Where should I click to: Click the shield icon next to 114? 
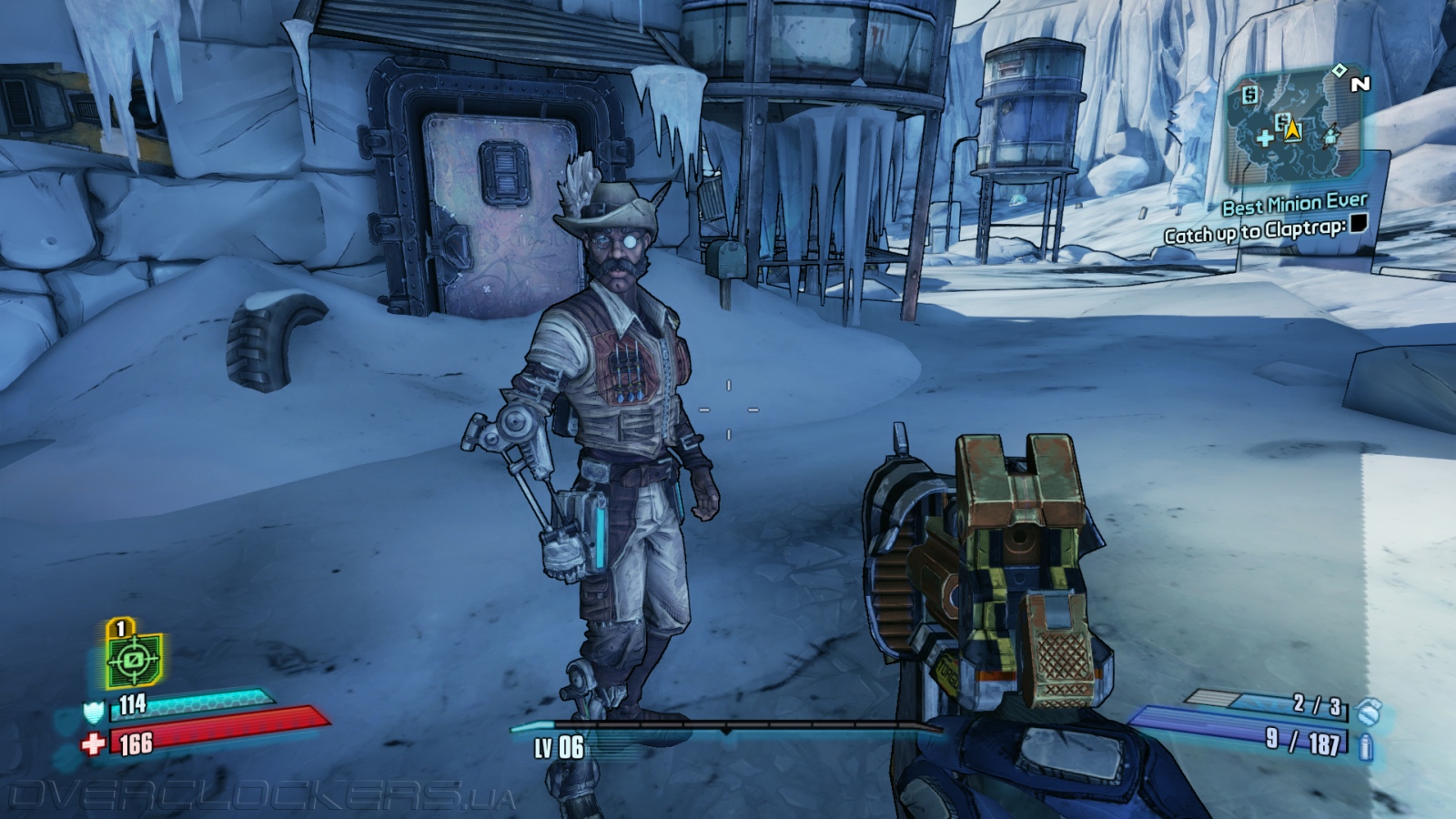[94, 710]
